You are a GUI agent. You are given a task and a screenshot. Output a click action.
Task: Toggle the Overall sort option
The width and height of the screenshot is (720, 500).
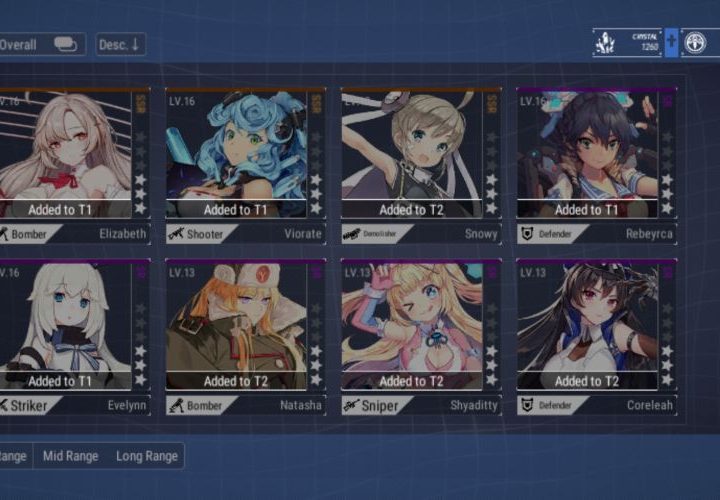(x=40, y=44)
